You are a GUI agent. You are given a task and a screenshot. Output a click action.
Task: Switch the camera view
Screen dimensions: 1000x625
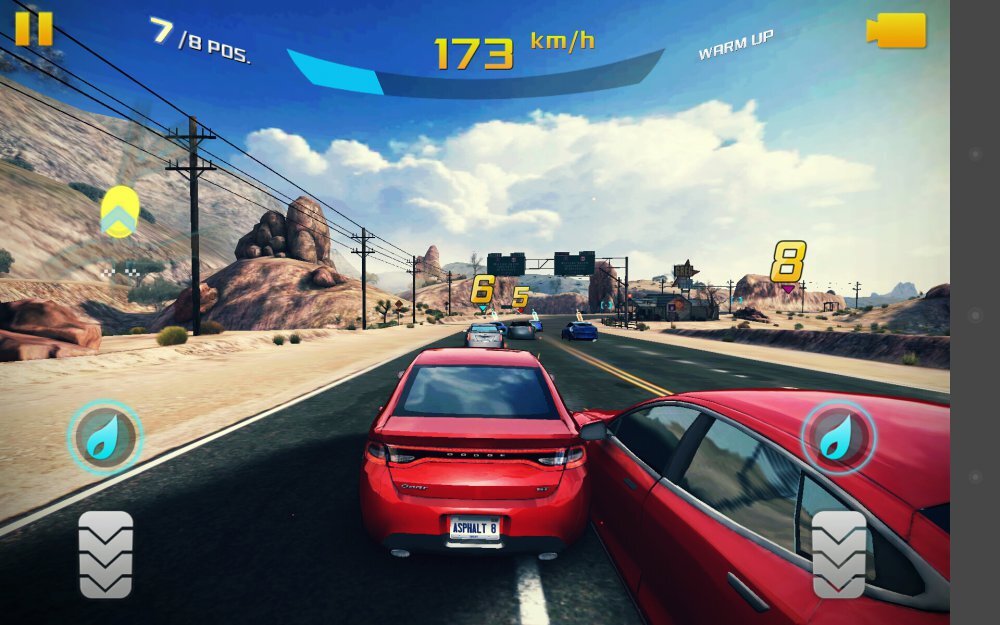(x=896, y=30)
